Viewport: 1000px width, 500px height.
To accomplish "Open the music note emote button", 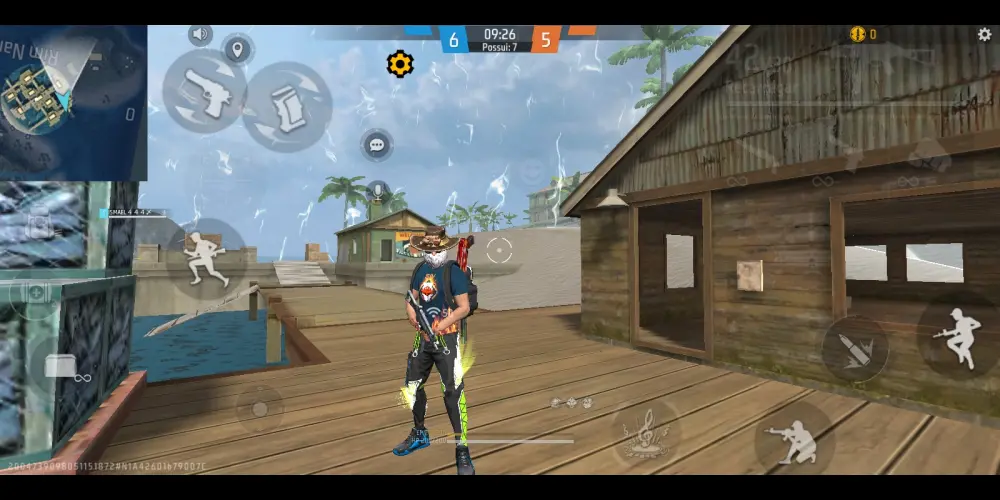I will [645, 432].
